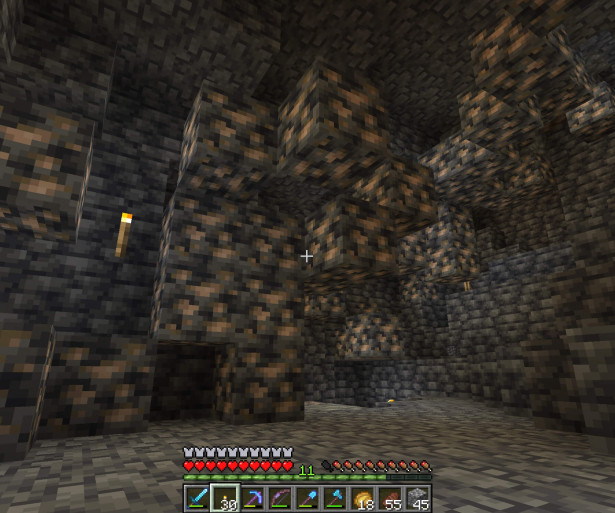Select the diamond sword hotbar slot
This screenshot has width=615, height=513.
197,497
